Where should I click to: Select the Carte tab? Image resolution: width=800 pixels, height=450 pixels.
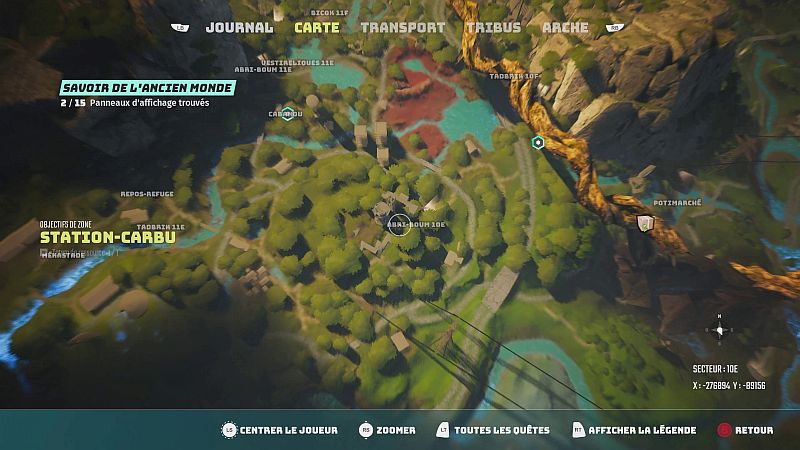(317, 28)
